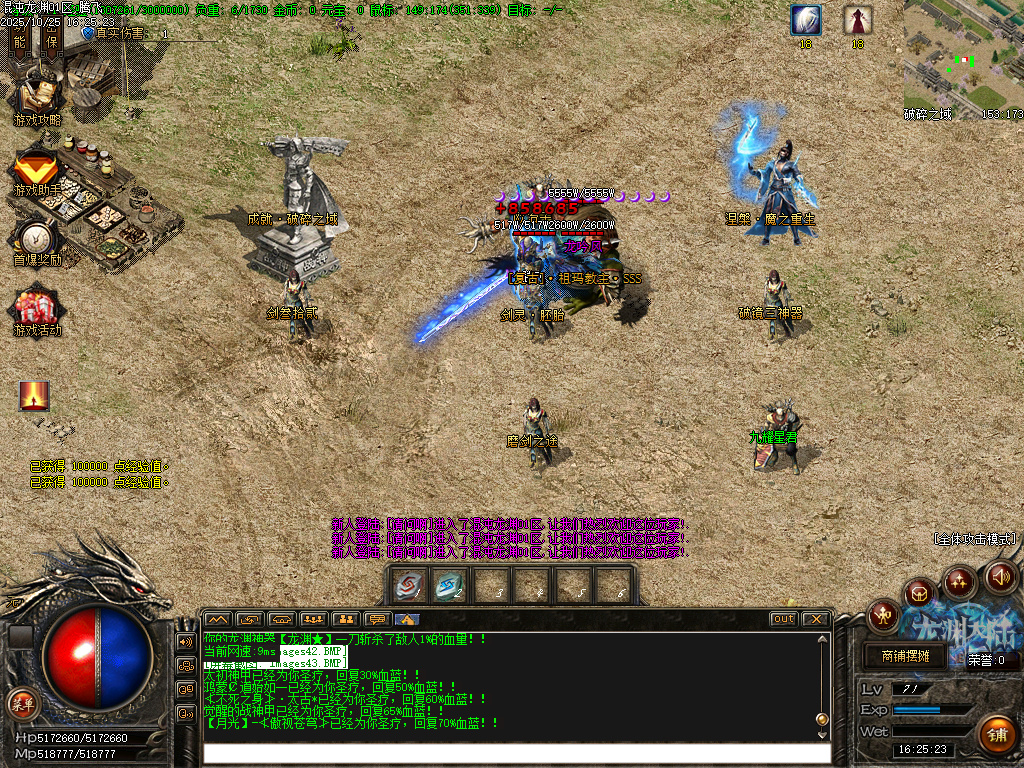Close the chat panel with X
Viewport: 1024px width, 768px height.
tap(815, 619)
